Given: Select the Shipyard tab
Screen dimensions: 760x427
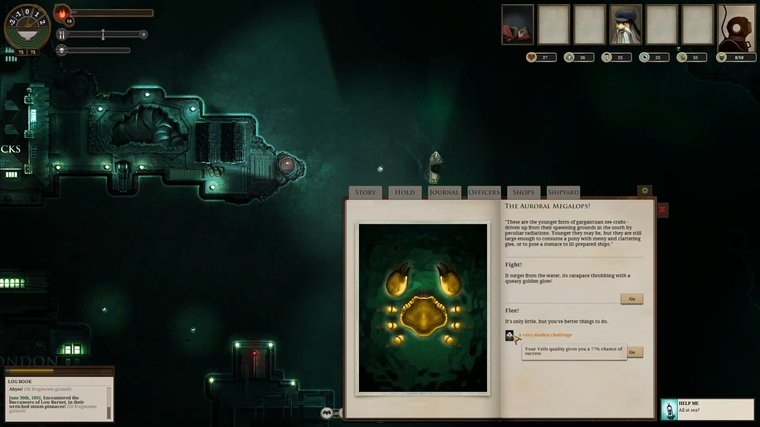Looking at the screenshot, I should (563, 192).
